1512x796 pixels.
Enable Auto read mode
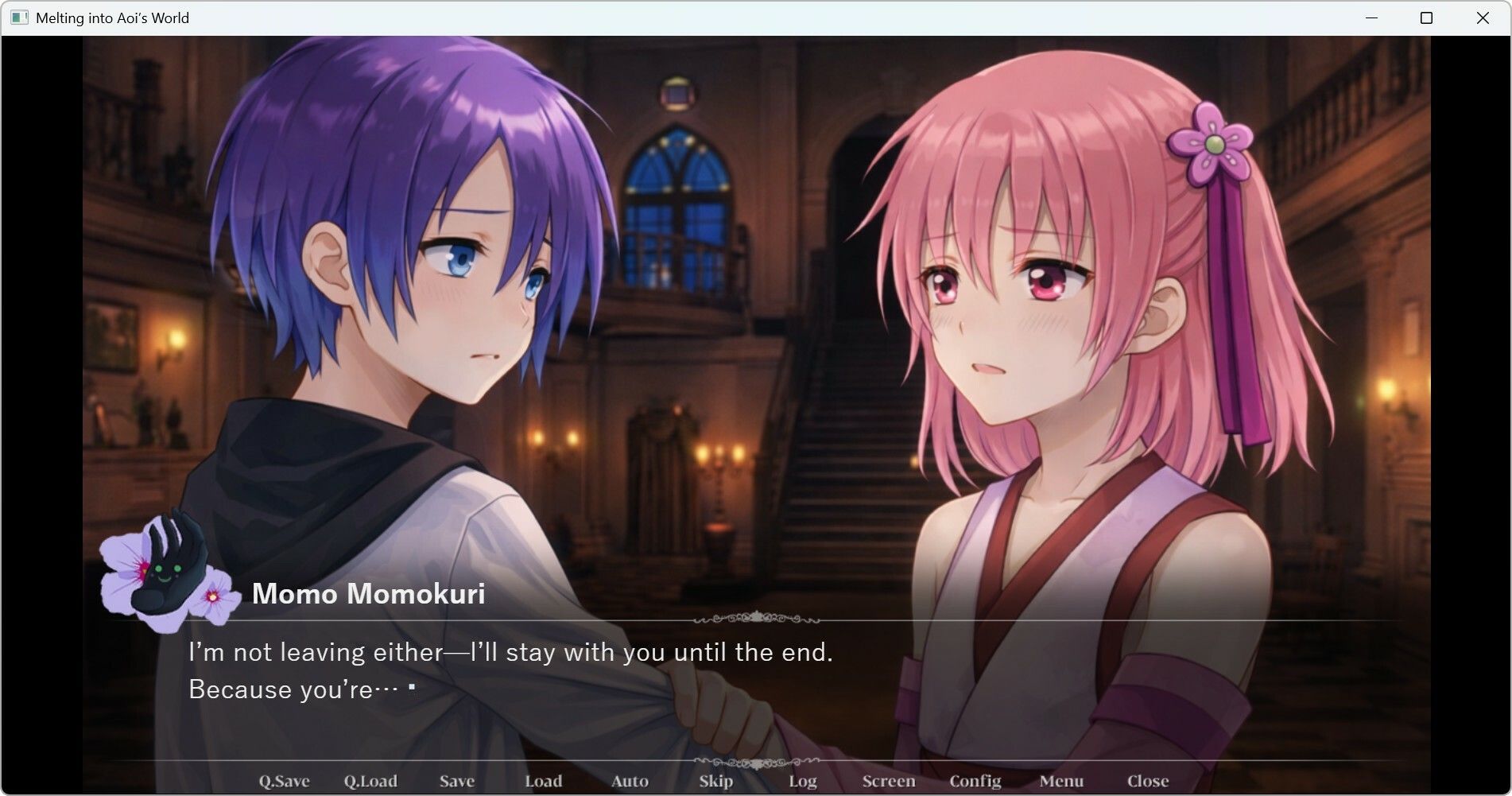click(x=629, y=781)
